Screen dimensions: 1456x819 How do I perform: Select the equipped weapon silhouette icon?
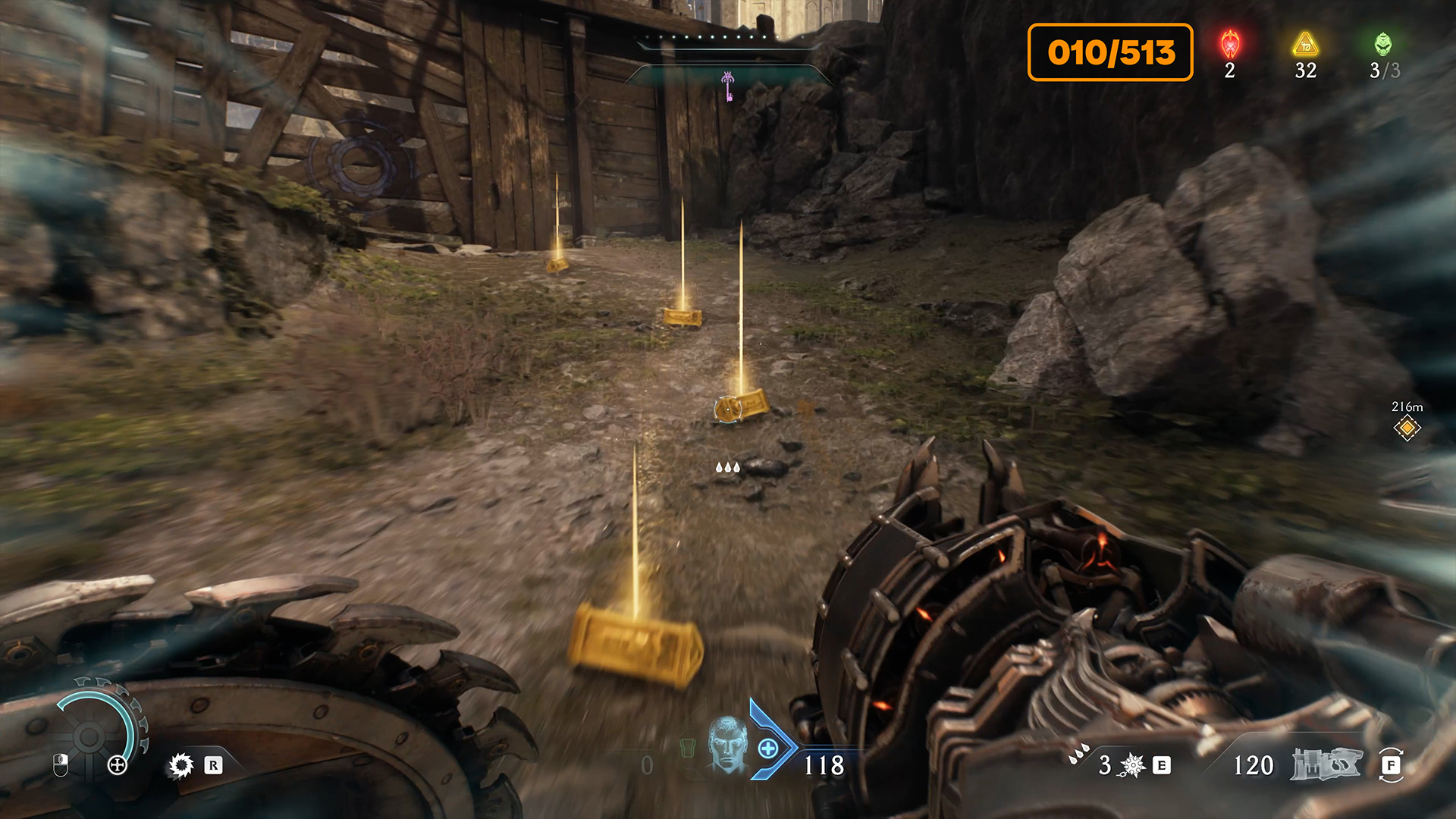(1327, 764)
